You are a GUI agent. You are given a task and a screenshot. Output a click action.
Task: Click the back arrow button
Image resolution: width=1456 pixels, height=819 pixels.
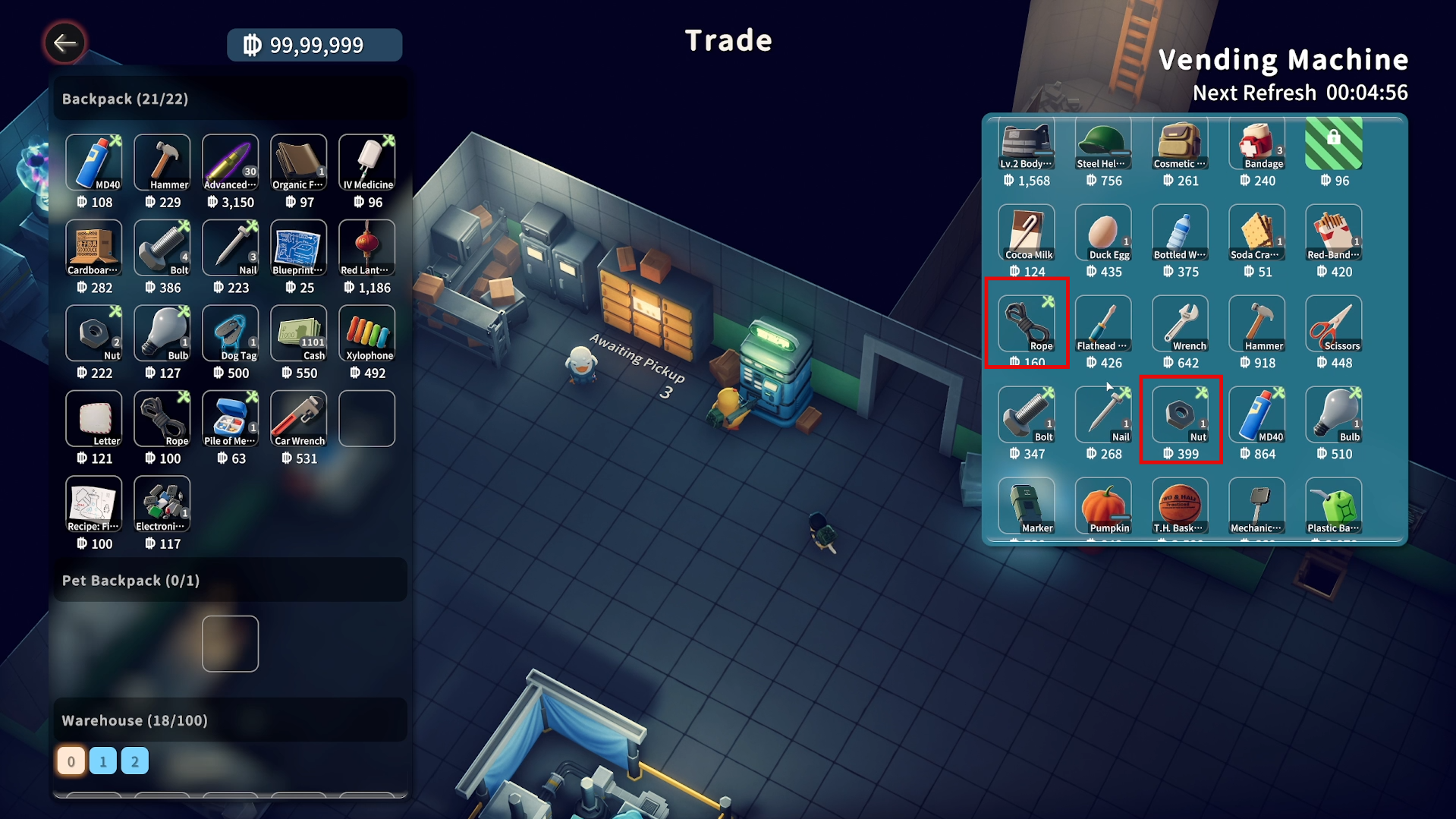pos(64,43)
